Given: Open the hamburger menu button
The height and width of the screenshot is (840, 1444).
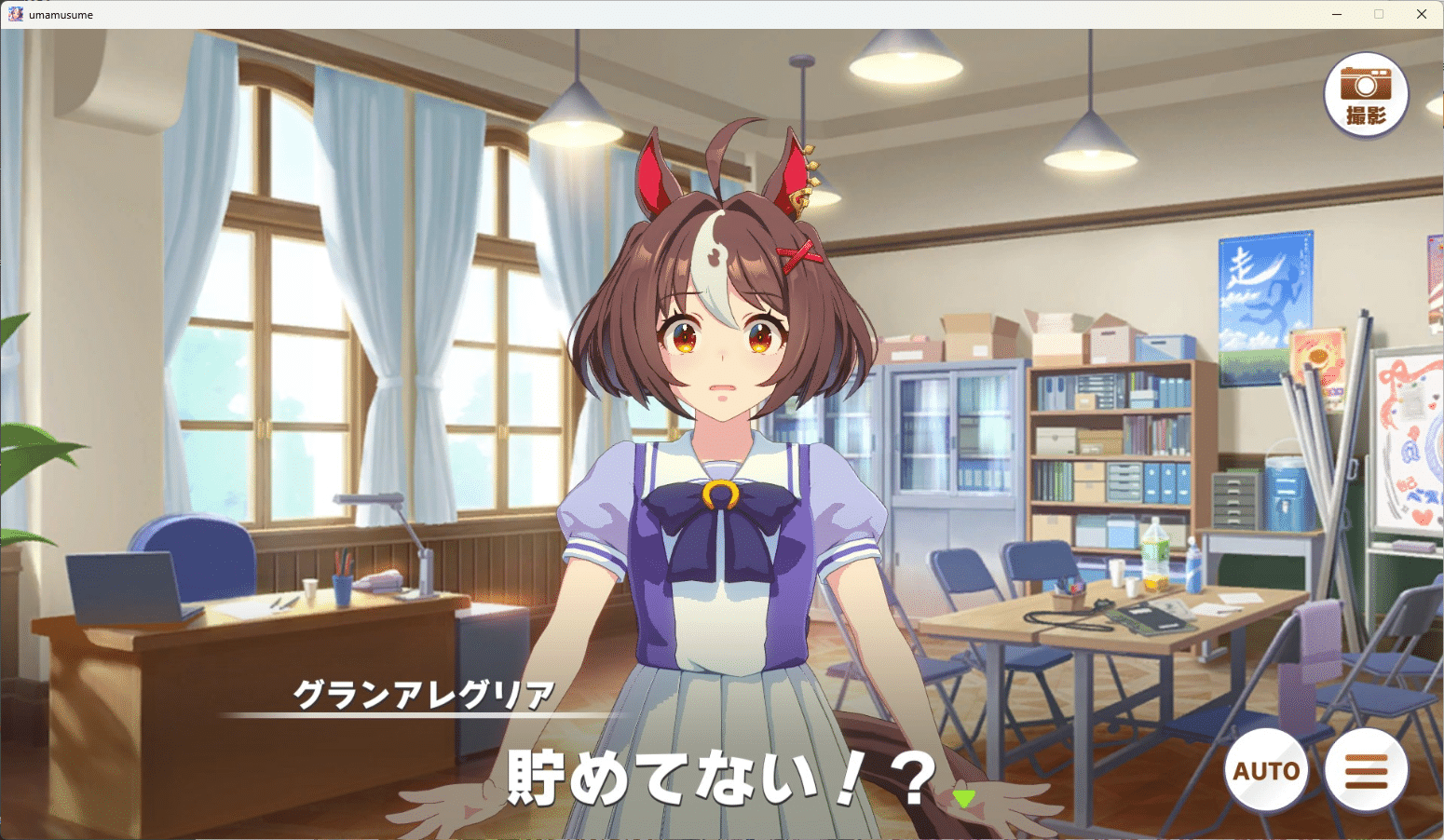Looking at the screenshot, I should [x=1366, y=770].
